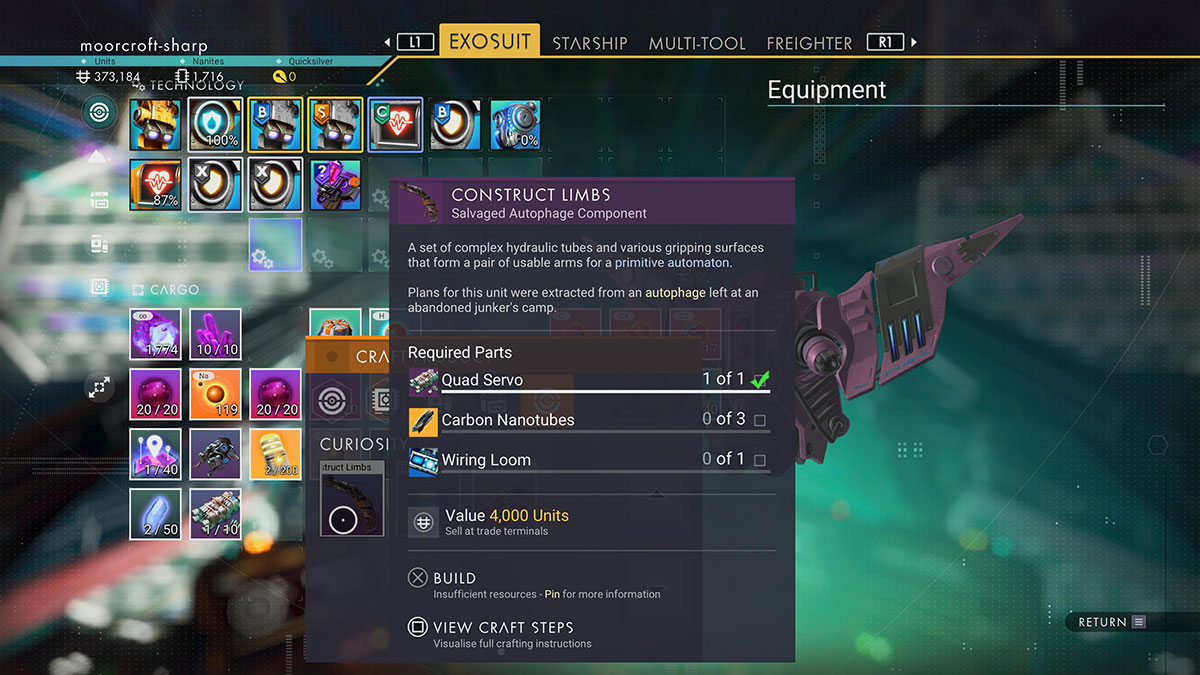Screen dimensions: 1200x675
Task: Click the Return button
Action: 1109,622
